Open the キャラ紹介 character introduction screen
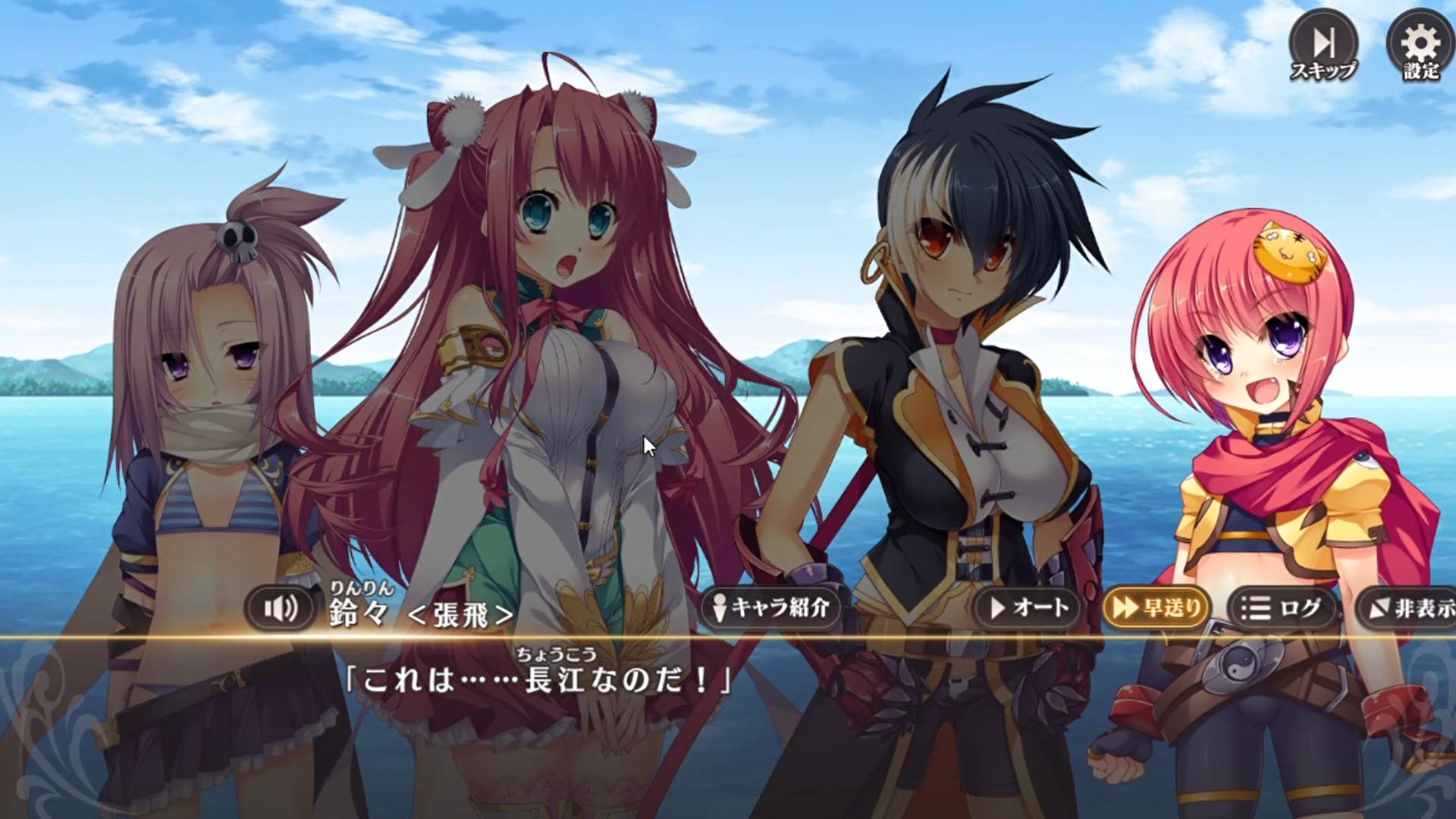Screen dimensions: 1456x819 click(x=773, y=607)
